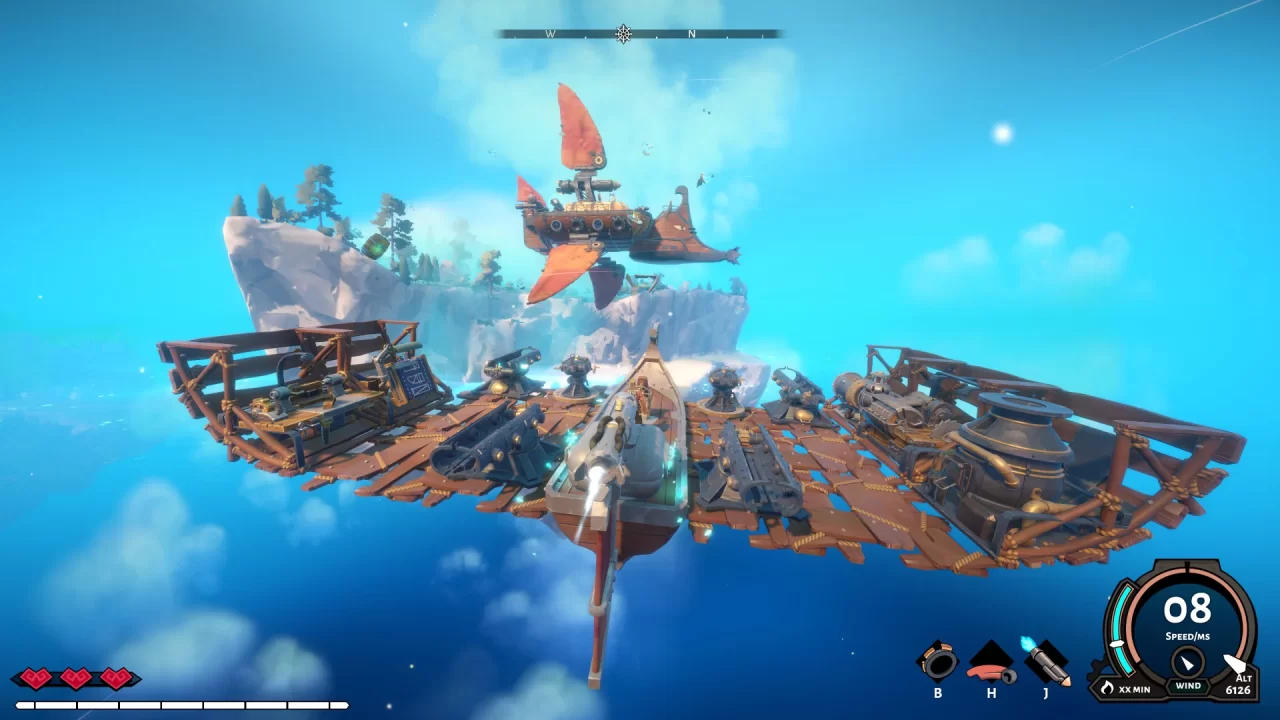Select the ring-shaped tool icon

(938, 661)
